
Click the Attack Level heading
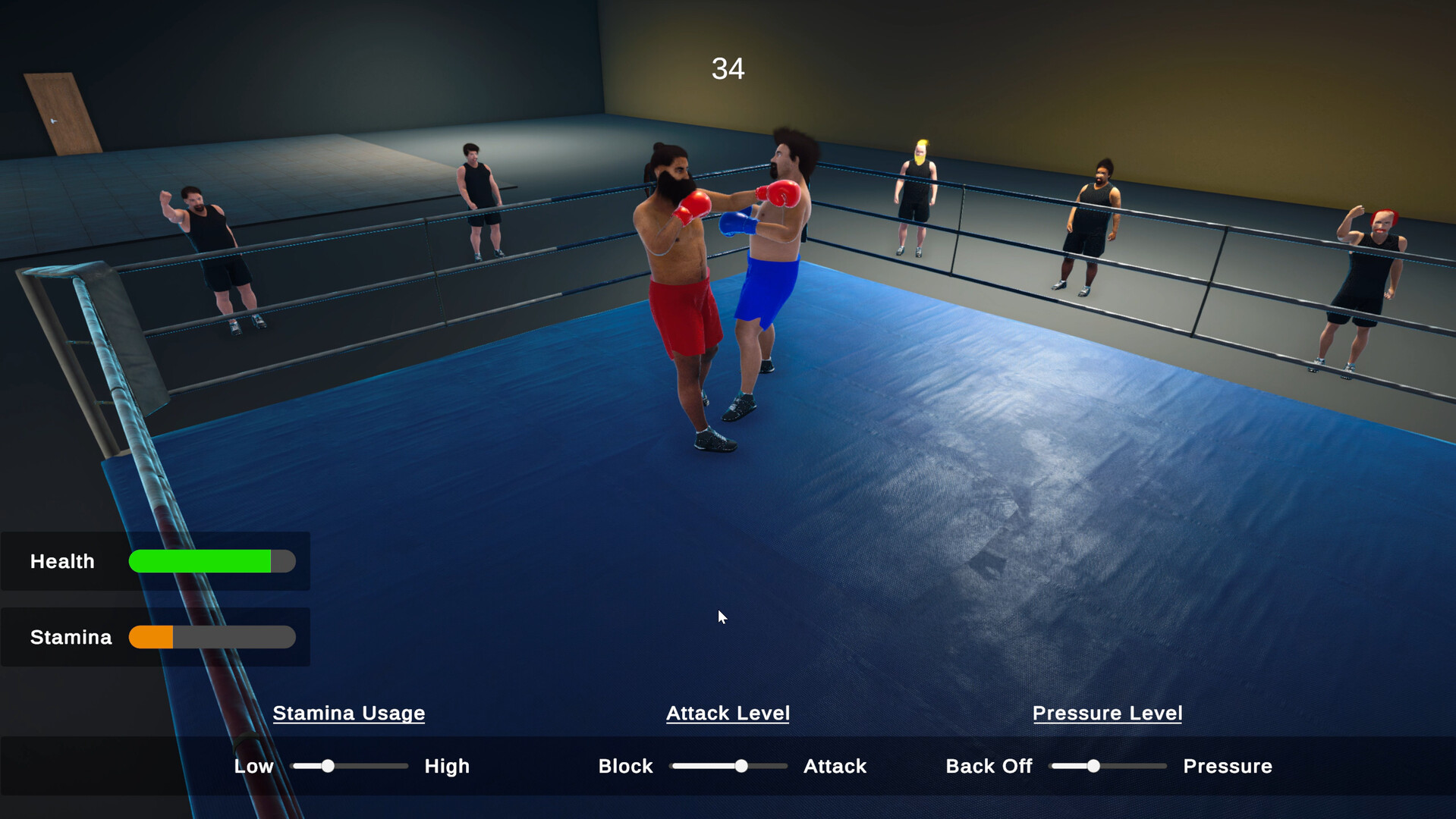pyautogui.click(x=727, y=713)
